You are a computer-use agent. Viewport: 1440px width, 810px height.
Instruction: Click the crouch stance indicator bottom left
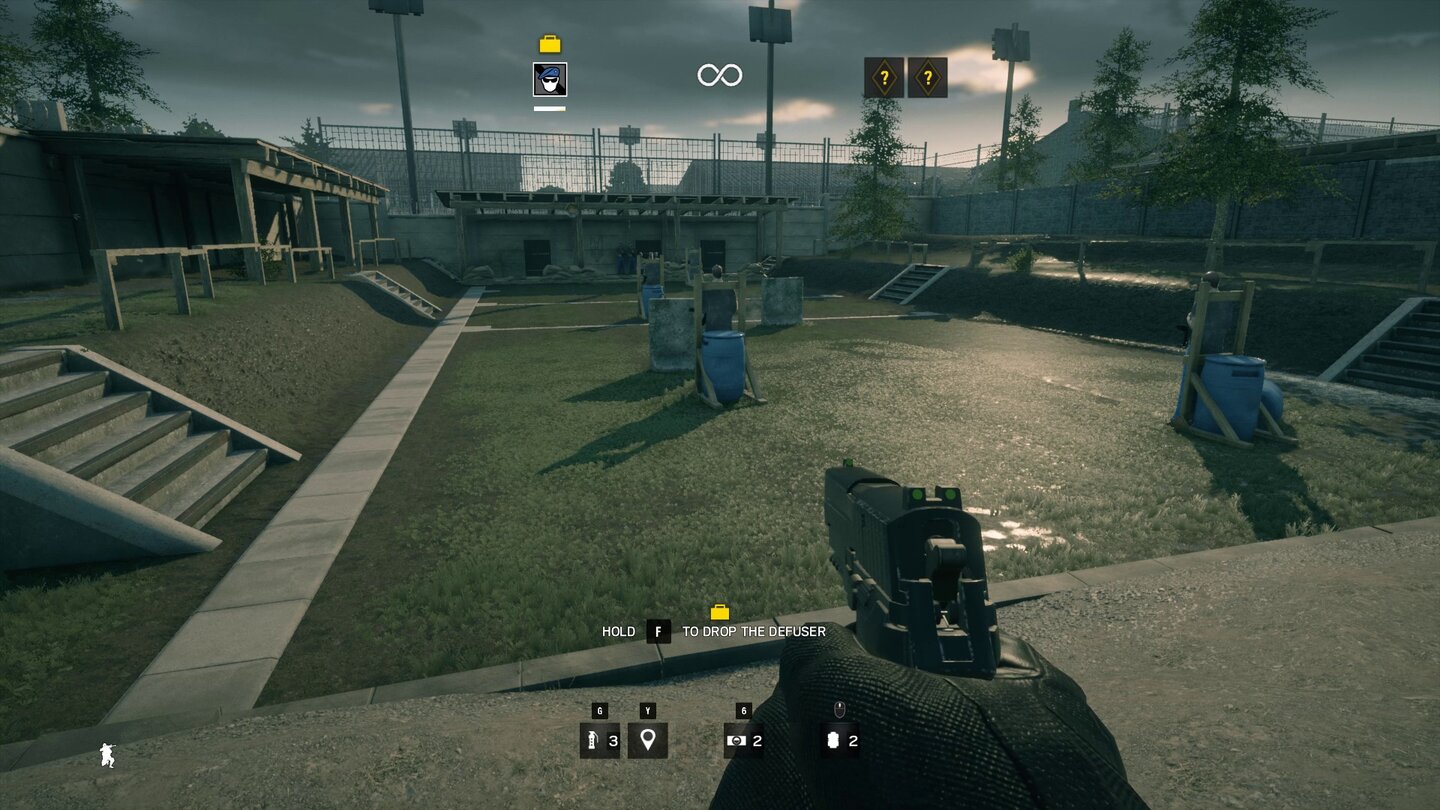(x=106, y=756)
